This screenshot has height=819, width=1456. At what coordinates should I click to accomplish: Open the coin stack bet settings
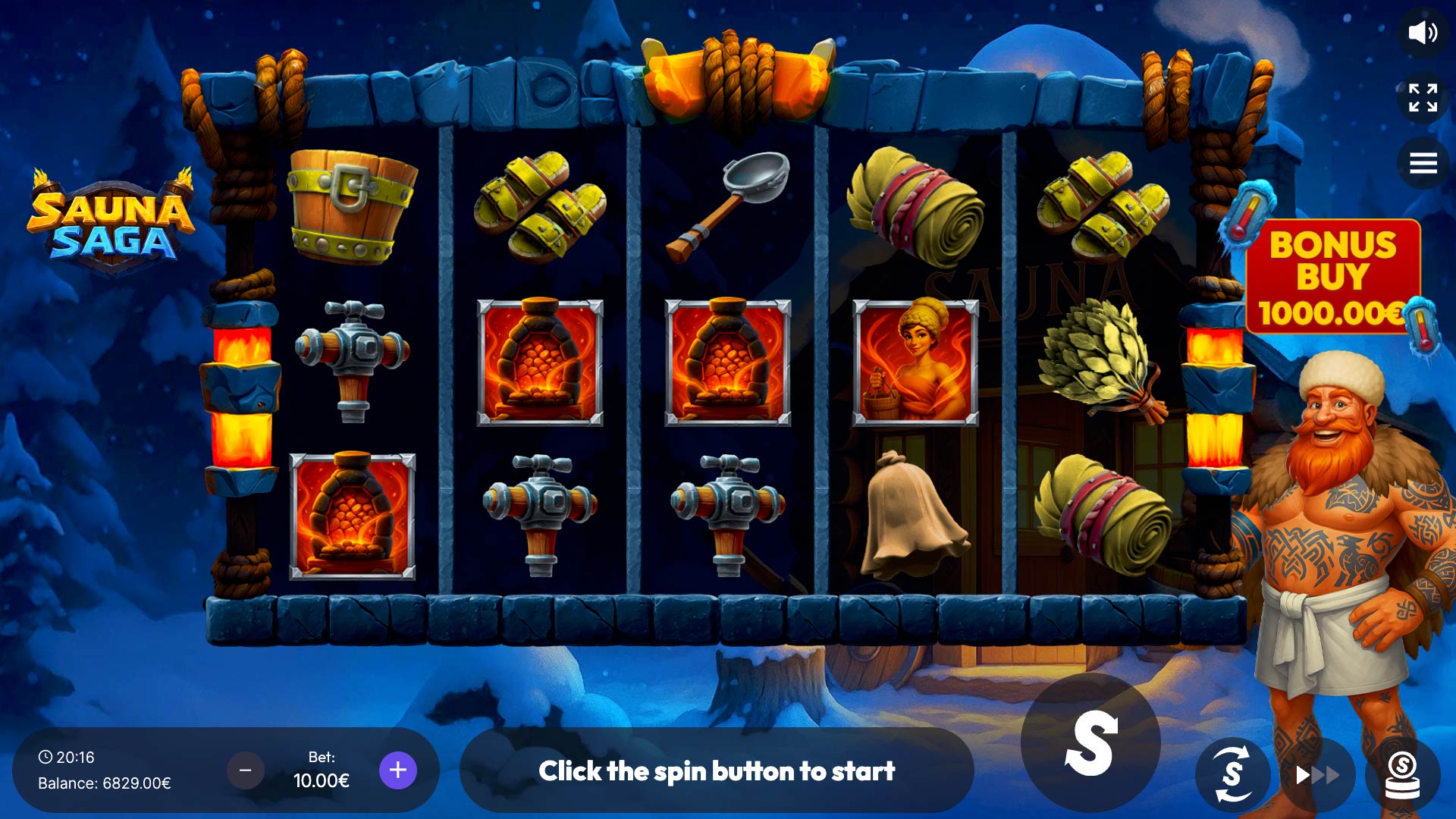coord(1402,775)
